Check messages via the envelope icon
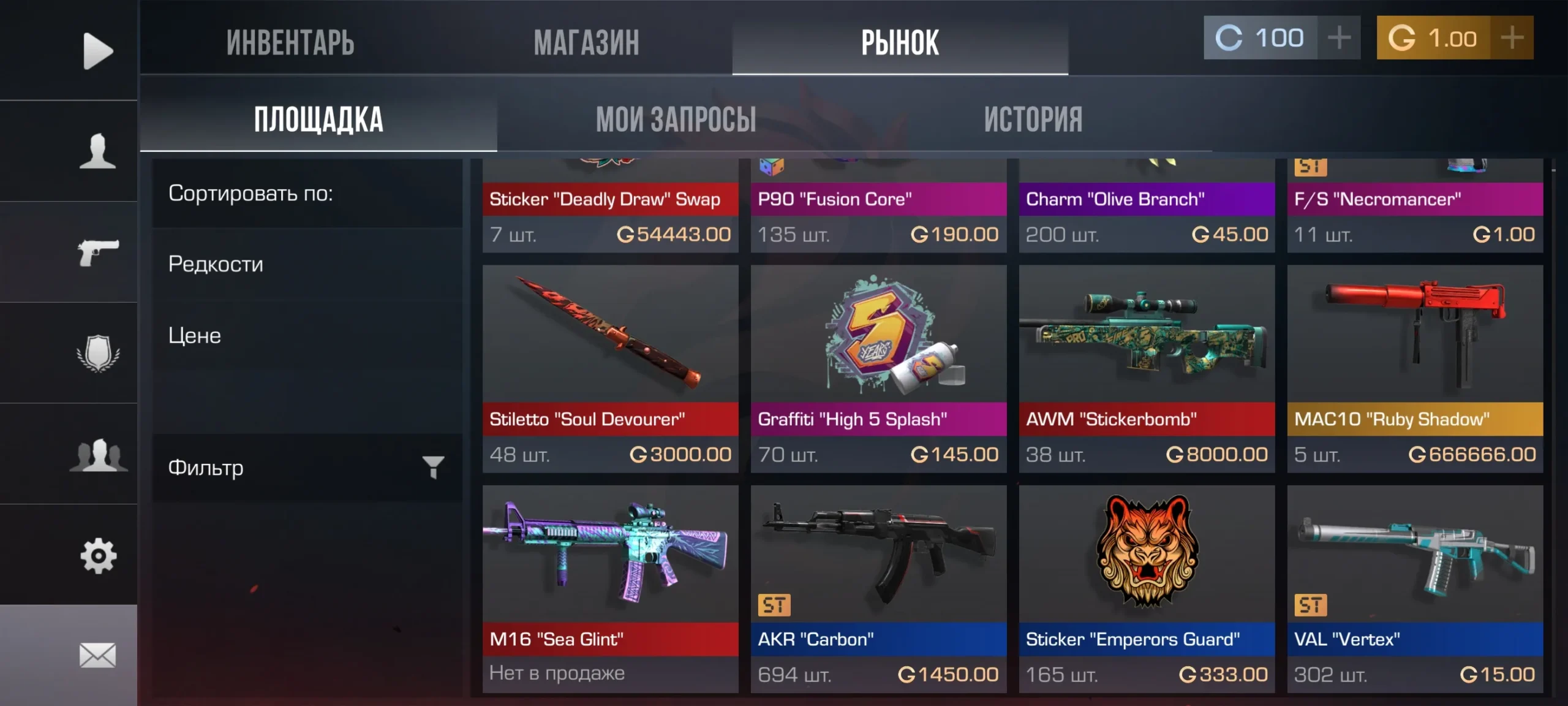Screen dimensions: 1568x706 coord(98,656)
